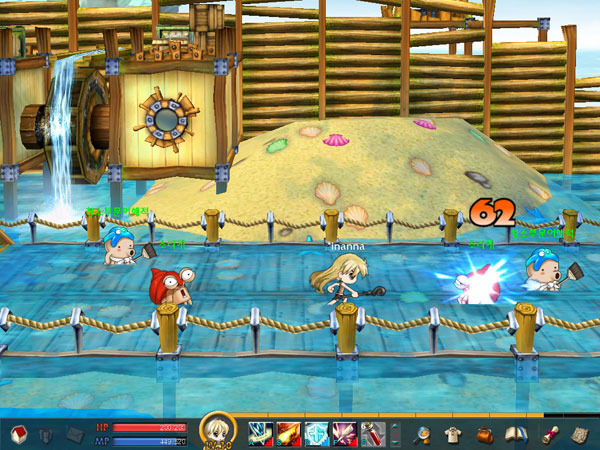Open the envelope mail icon

pos(75,434)
